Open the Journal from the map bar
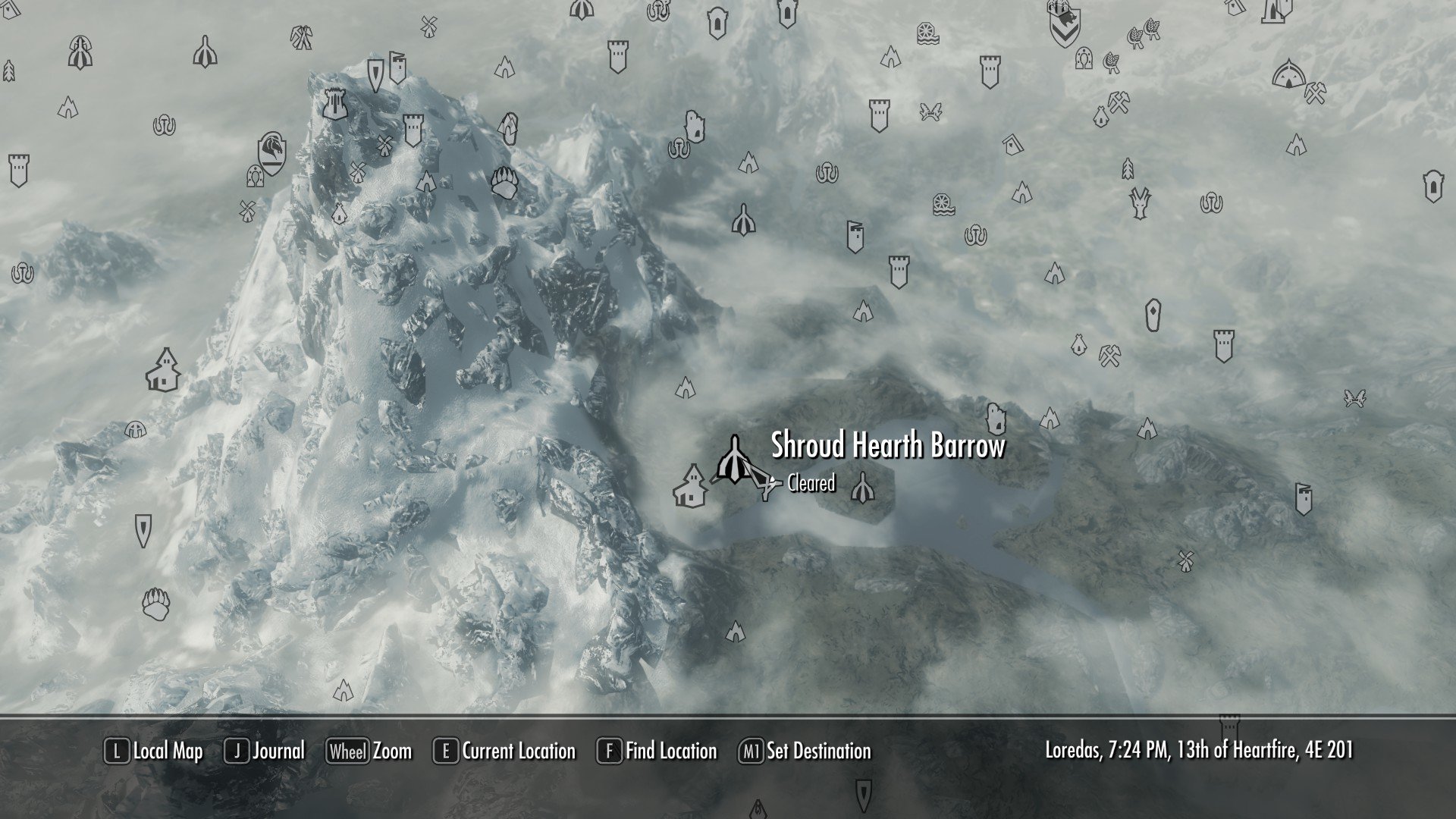The height and width of the screenshot is (819, 1456). (x=265, y=752)
